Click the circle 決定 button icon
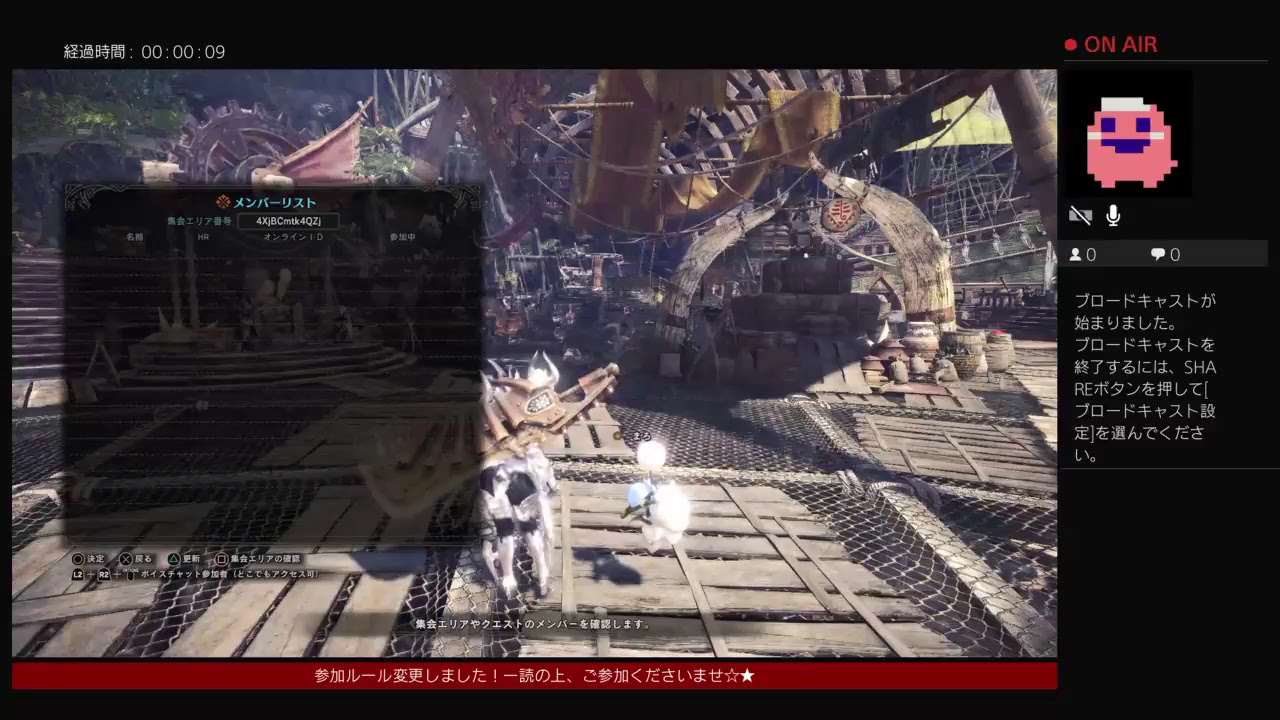1280x720 pixels. point(80,559)
